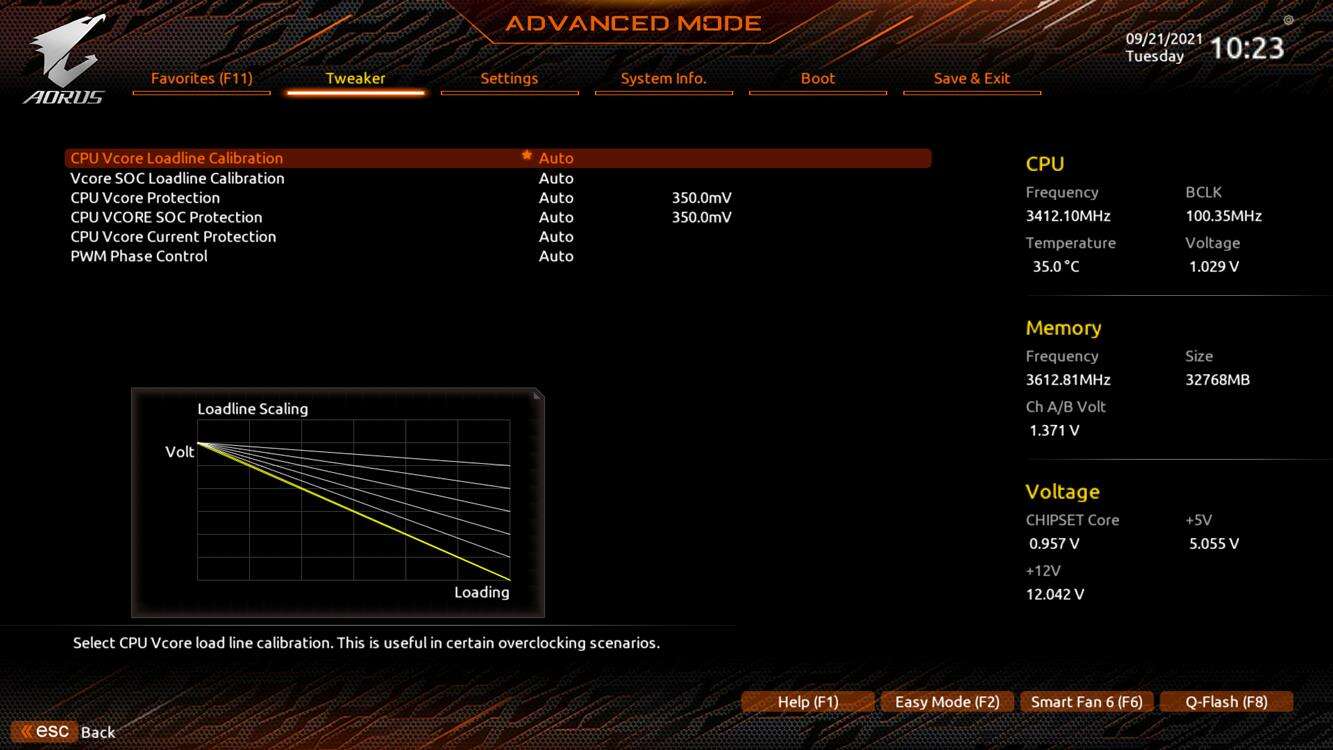This screenshot has height=750, width=1333.
Task: Go to the Settings tab
Action: [x=509, y=78]
